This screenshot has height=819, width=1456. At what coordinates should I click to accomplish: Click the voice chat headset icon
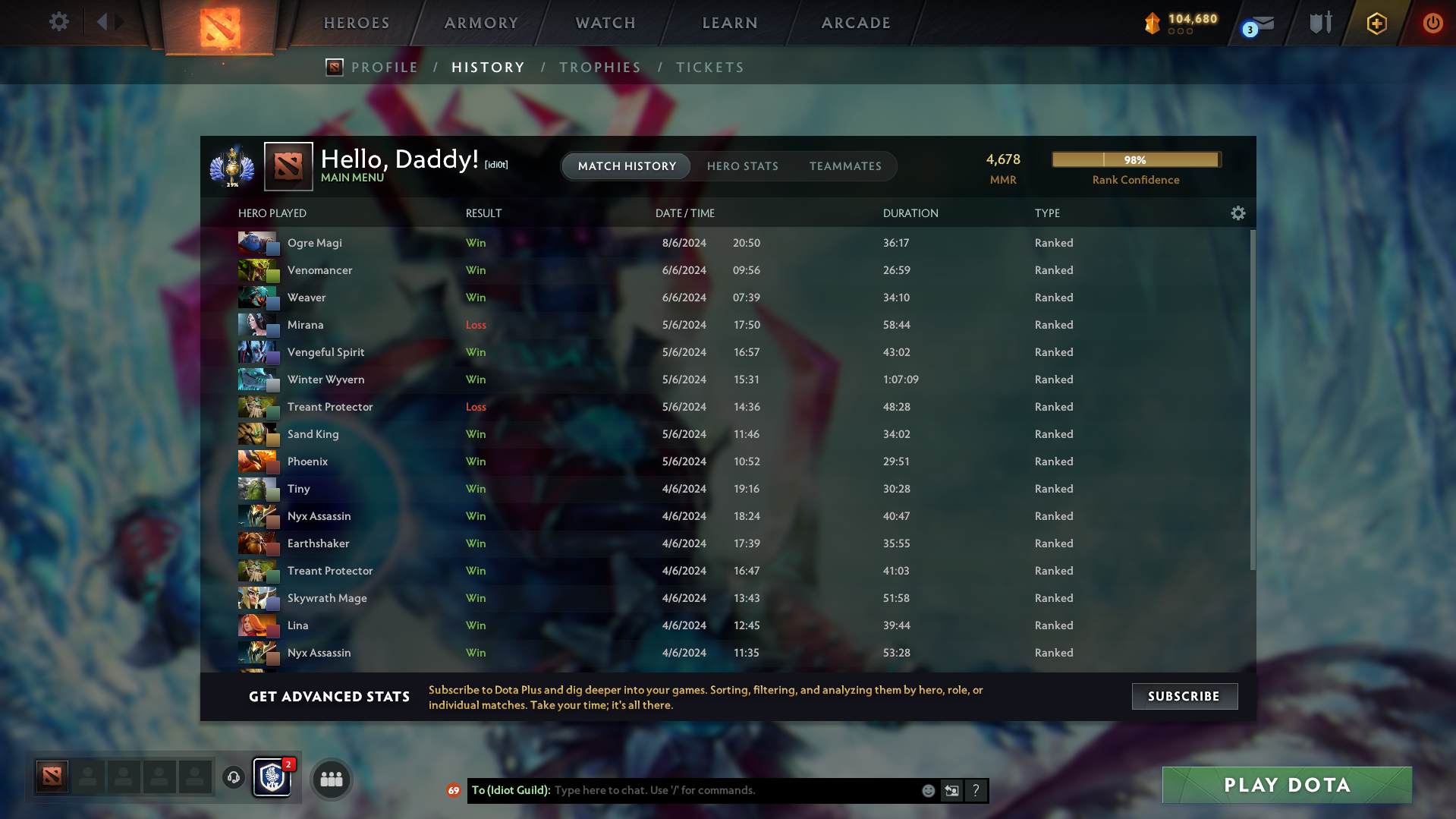coord(233,777)
